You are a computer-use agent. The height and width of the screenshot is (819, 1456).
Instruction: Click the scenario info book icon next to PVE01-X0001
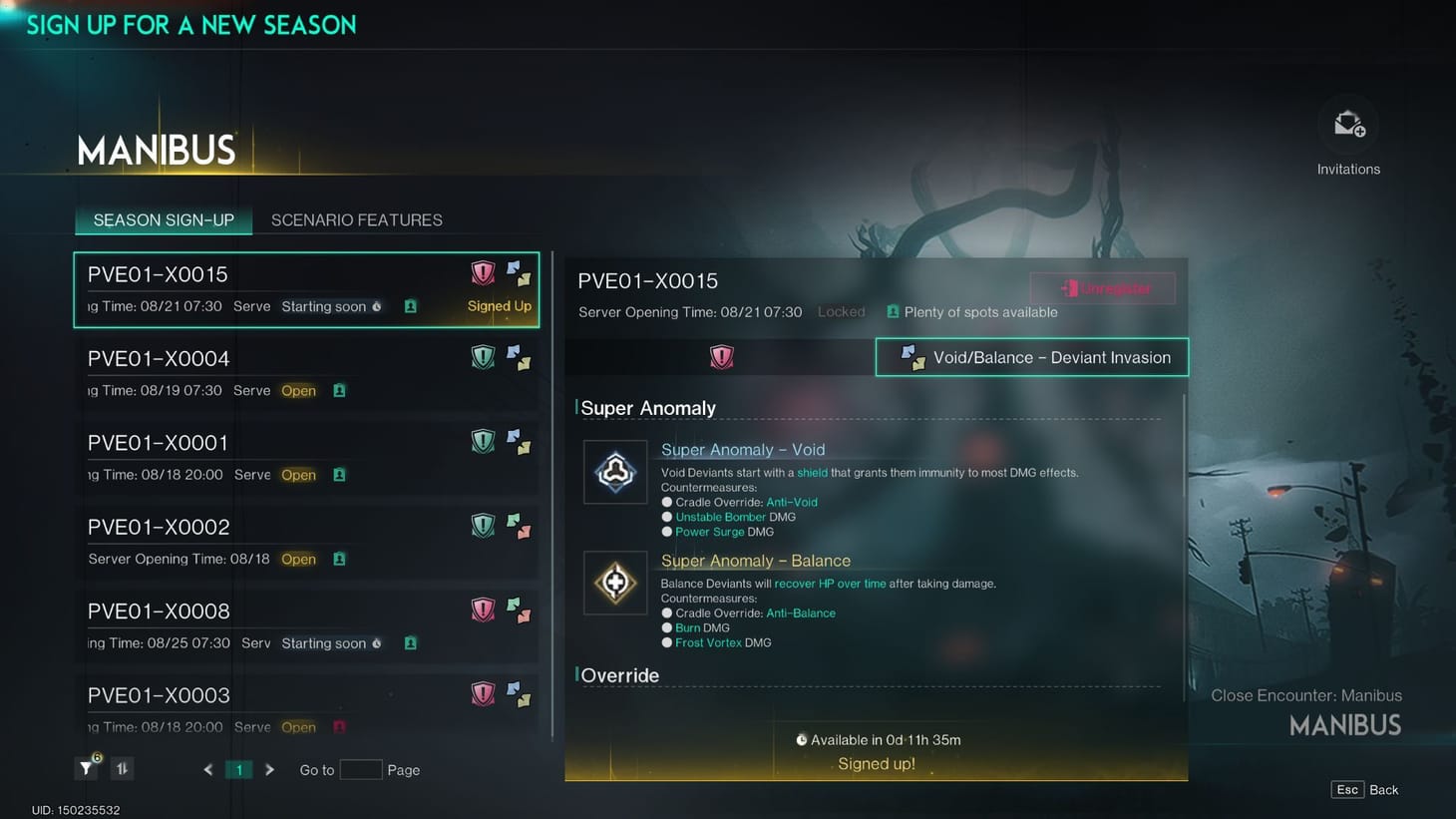tap(338, 475)
